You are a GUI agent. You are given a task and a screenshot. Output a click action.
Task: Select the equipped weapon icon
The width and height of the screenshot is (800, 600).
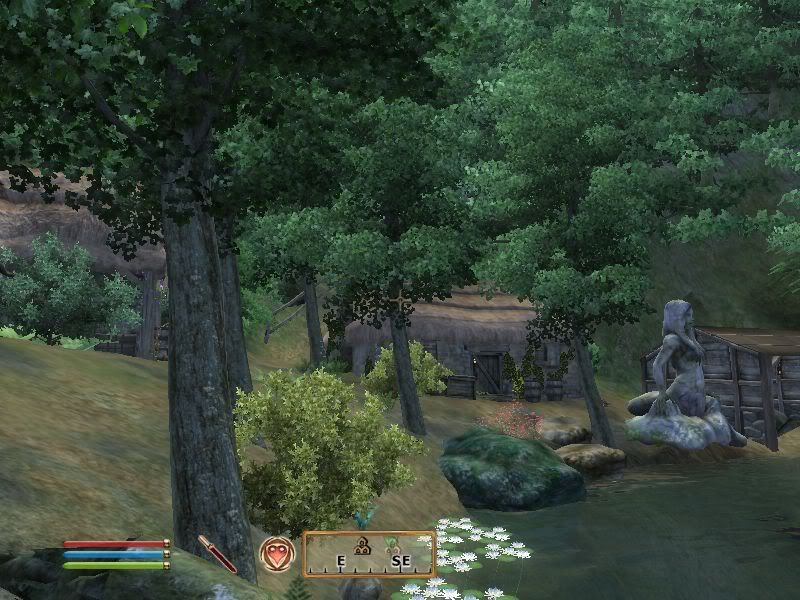pos(217,553)
